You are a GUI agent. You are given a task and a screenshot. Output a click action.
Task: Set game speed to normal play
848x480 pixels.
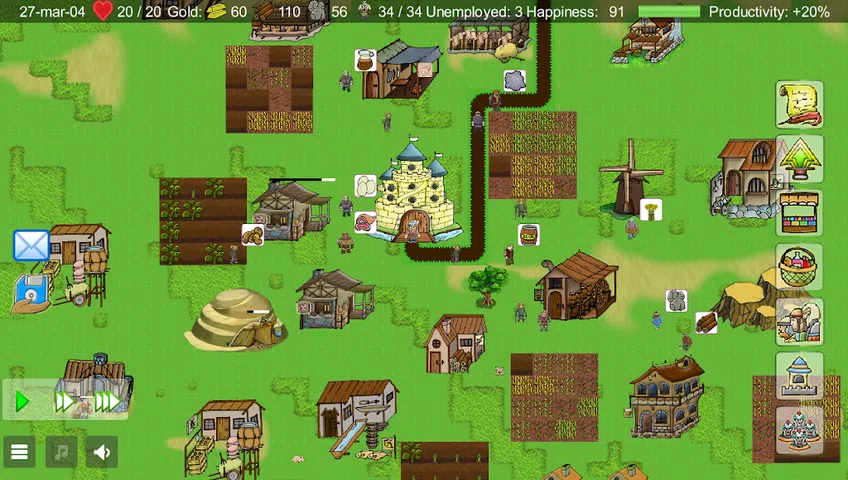click(22, 402)
